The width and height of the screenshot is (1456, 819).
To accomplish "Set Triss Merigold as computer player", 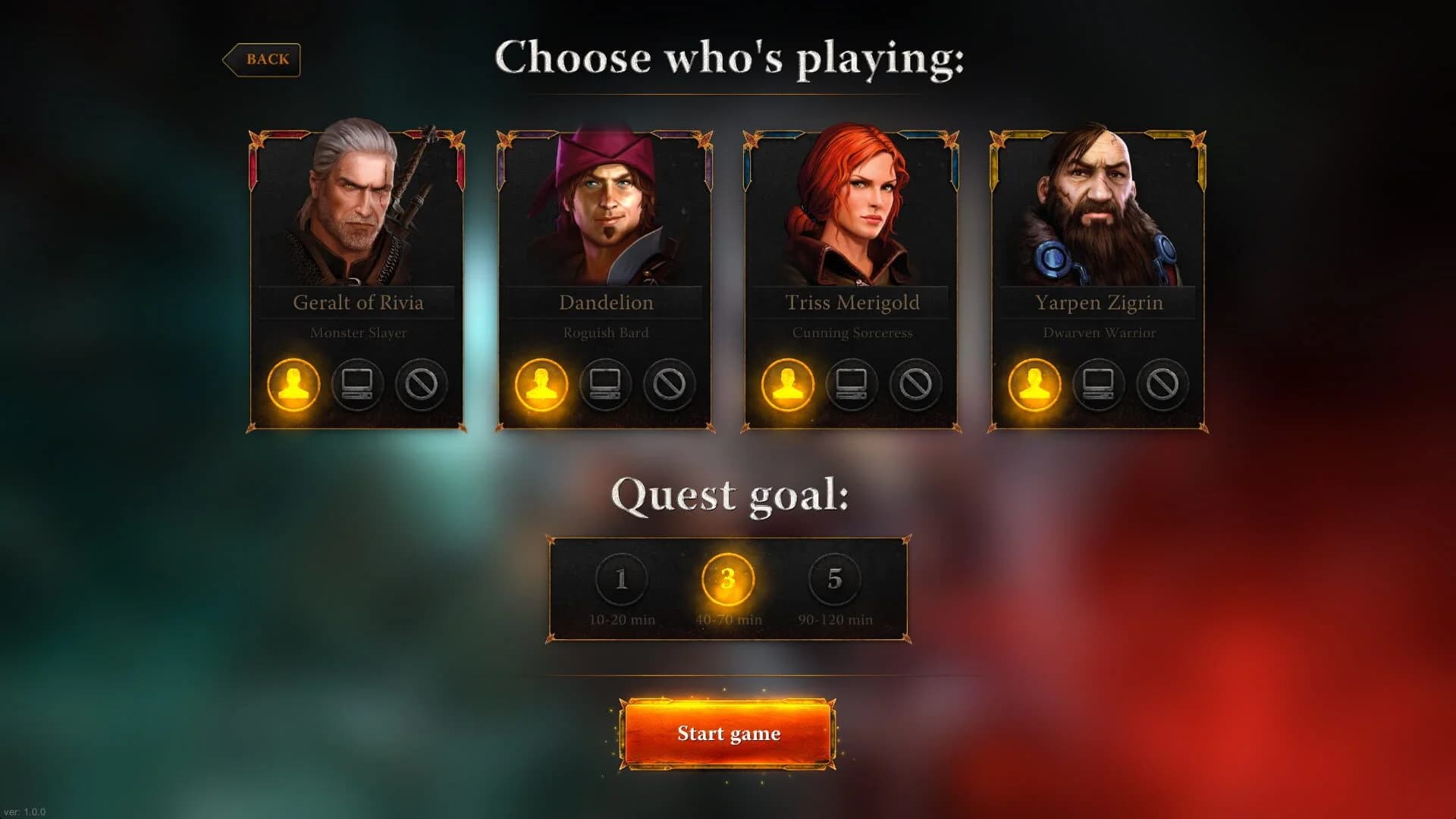I will 852,385.
